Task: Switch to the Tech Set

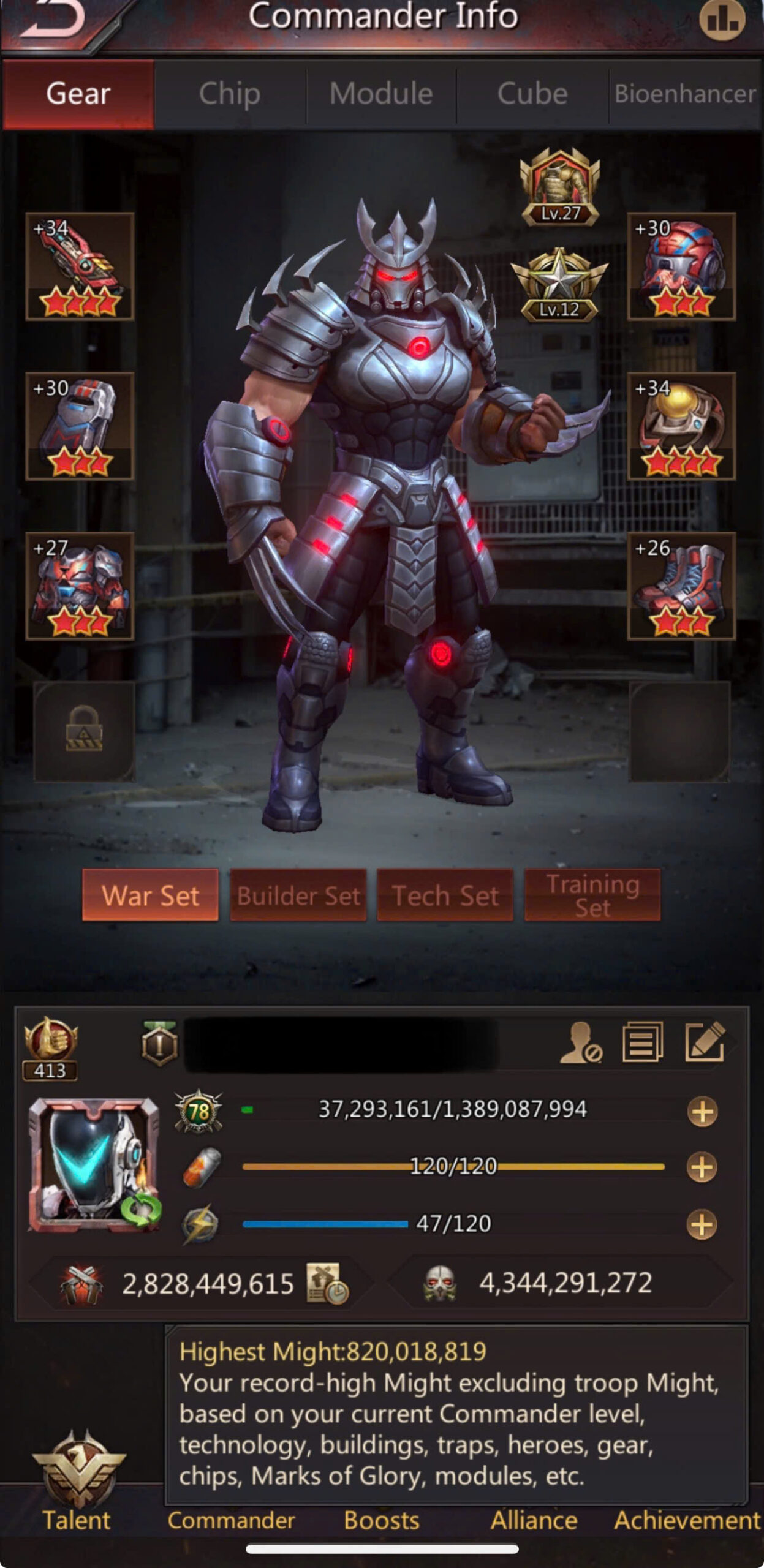Action: click(445, 895)
